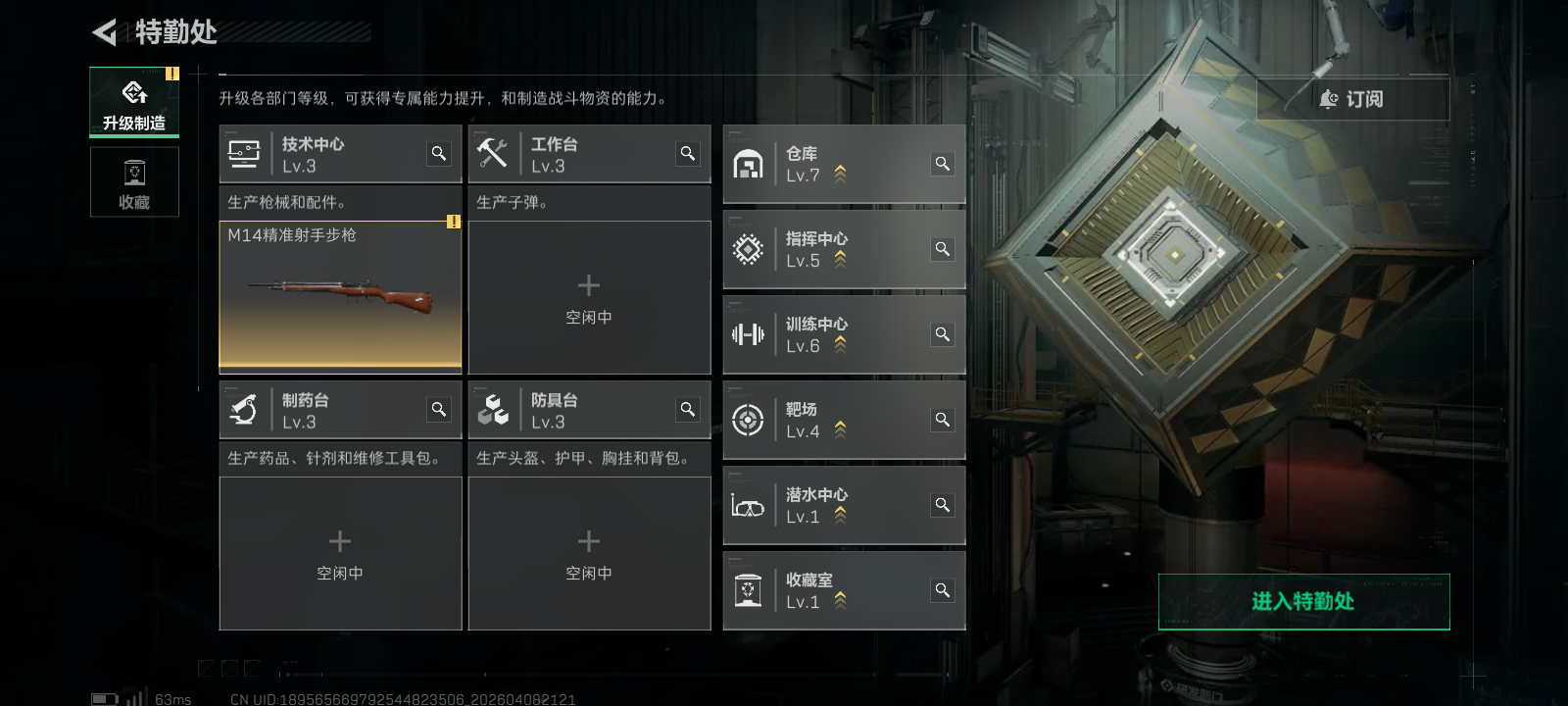Click the 仓库 magnifier icon
This screenshot has width=1568, height=706.
tap(942, 164)
